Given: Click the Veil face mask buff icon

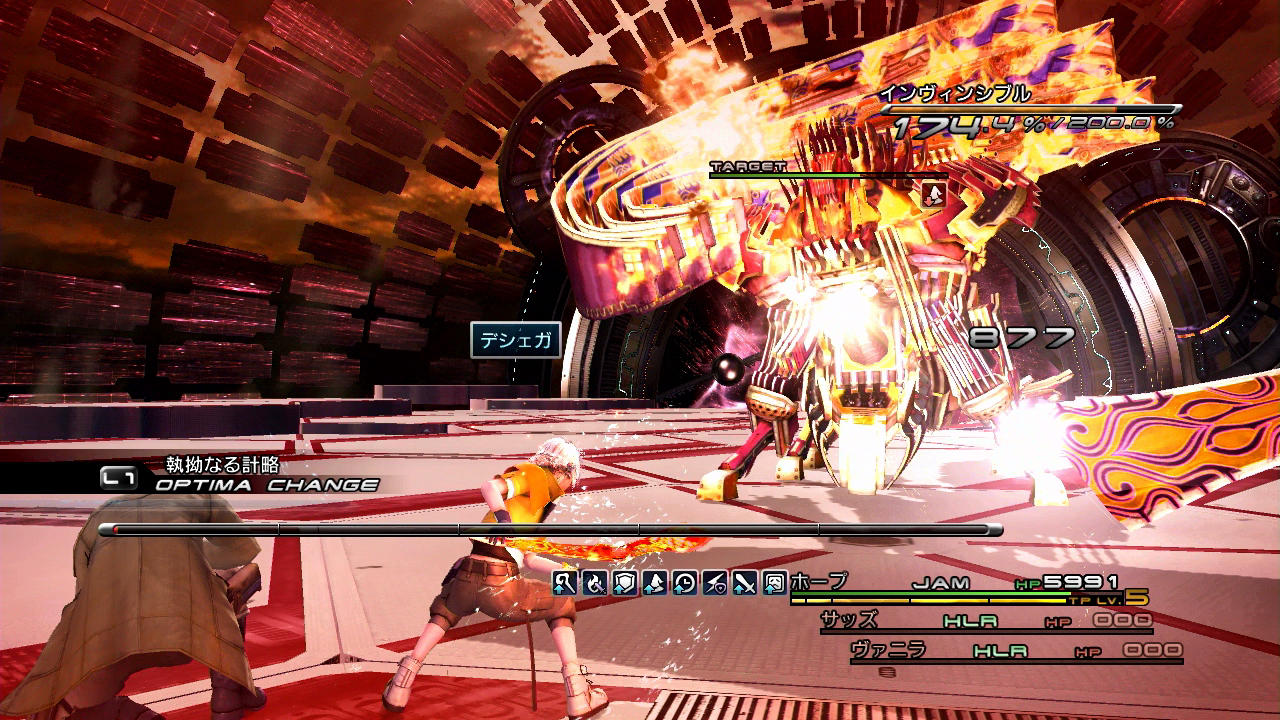Looking at the screenshot, I should pos(775,582).
